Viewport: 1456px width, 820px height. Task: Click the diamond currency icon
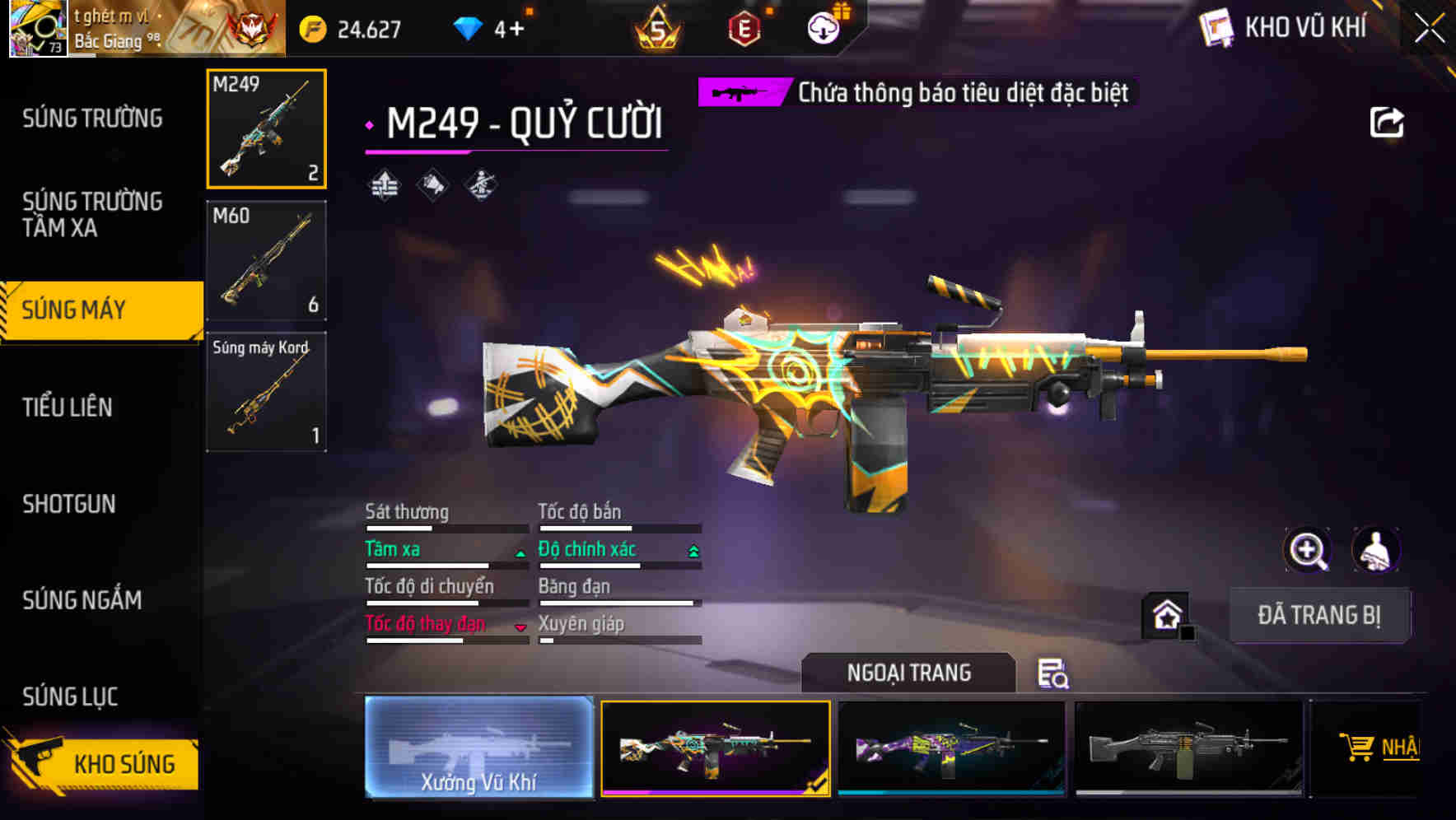pos(468,28)
